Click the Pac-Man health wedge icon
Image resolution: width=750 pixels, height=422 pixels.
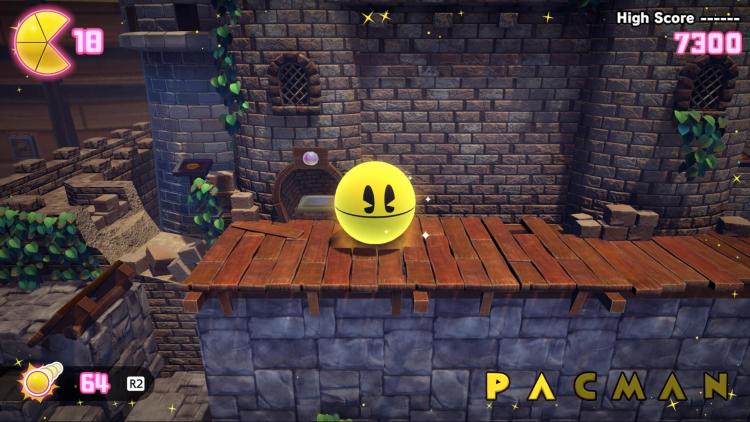click(40, 42)
